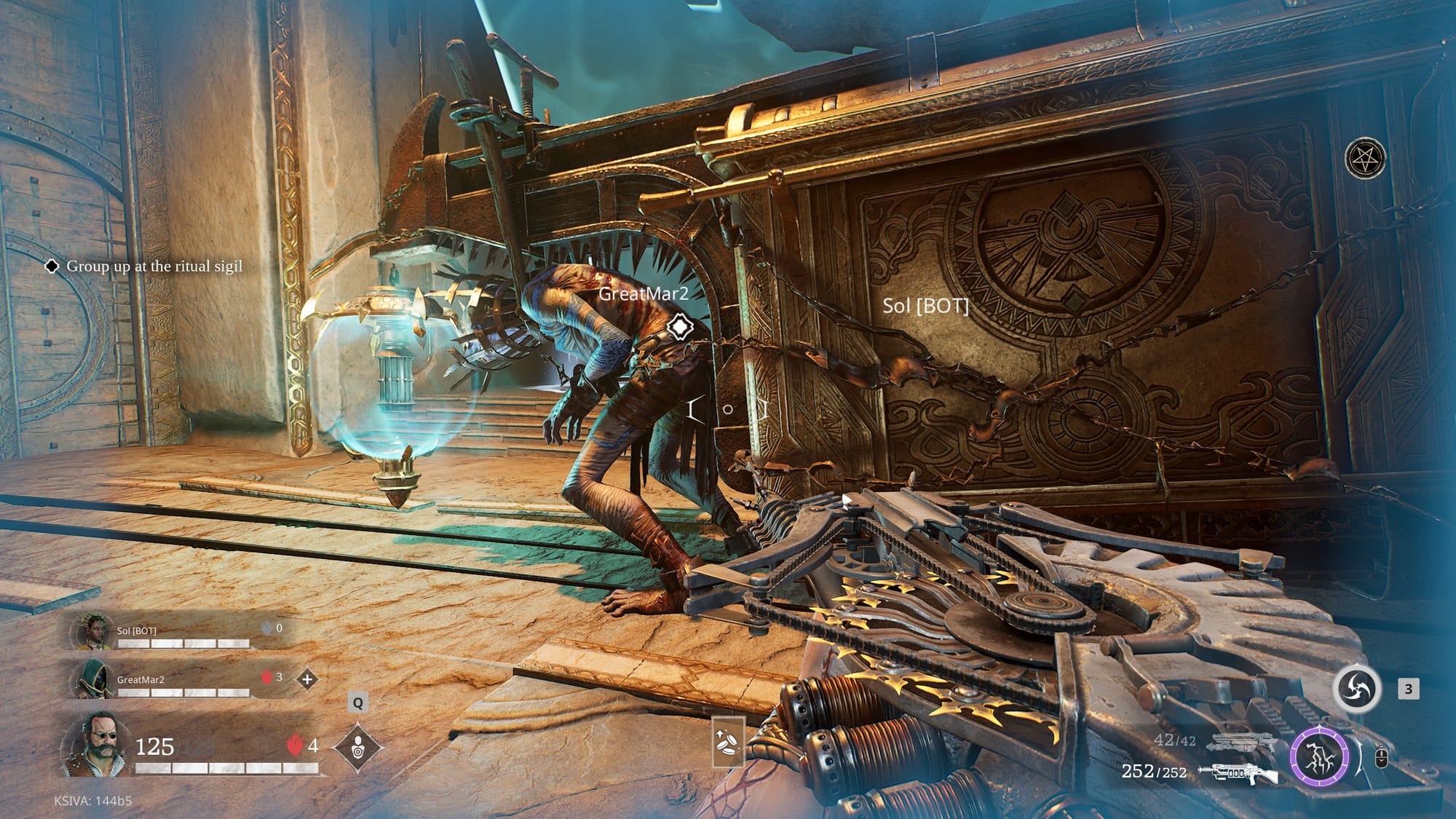Click GreatMar2's diamond teammate marker
The height and width of the screenshot is (819, 1456).
pyautogui.click(x=678, y=327)
